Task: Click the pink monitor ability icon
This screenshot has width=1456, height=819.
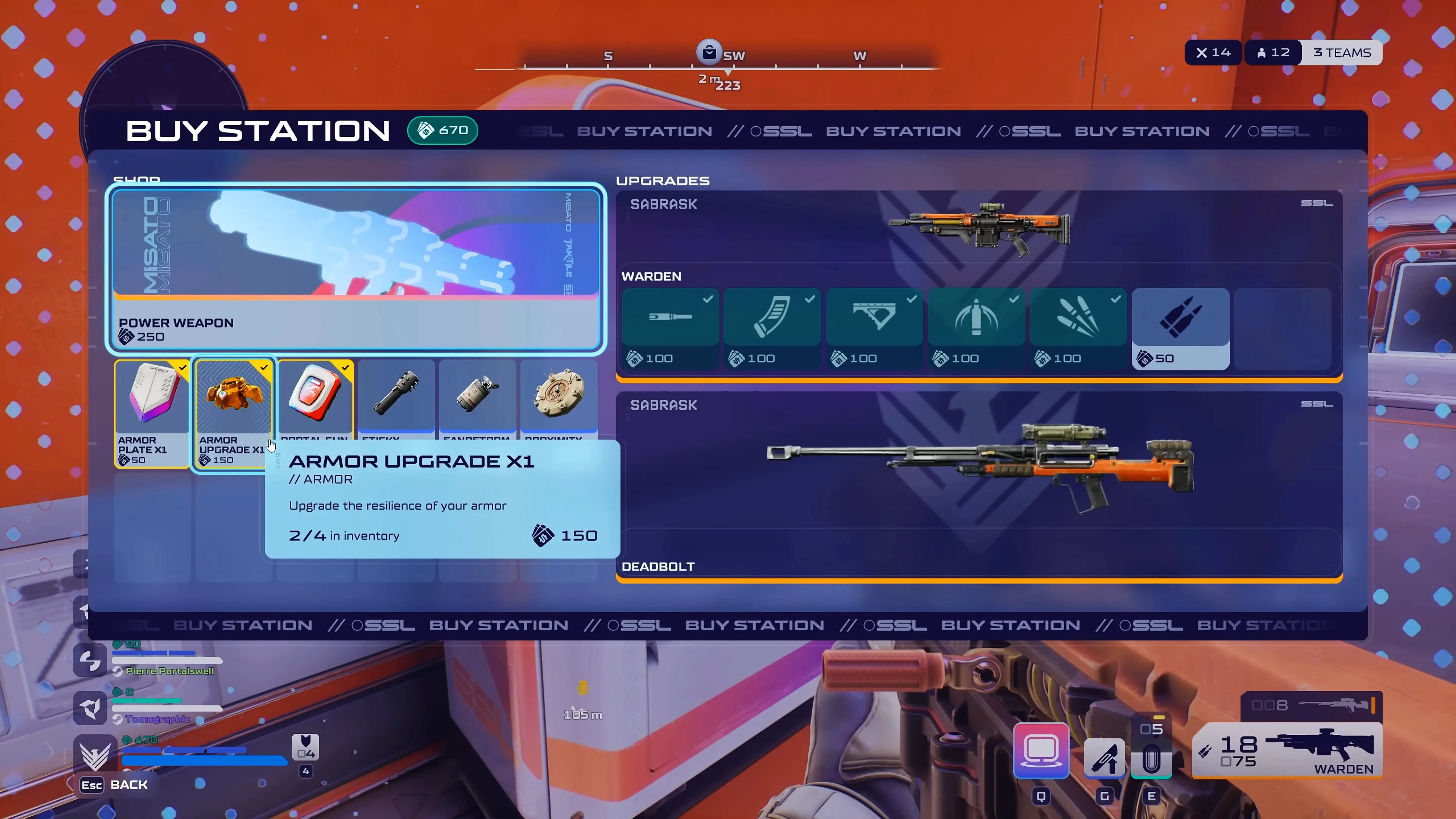Action: 1041,751
